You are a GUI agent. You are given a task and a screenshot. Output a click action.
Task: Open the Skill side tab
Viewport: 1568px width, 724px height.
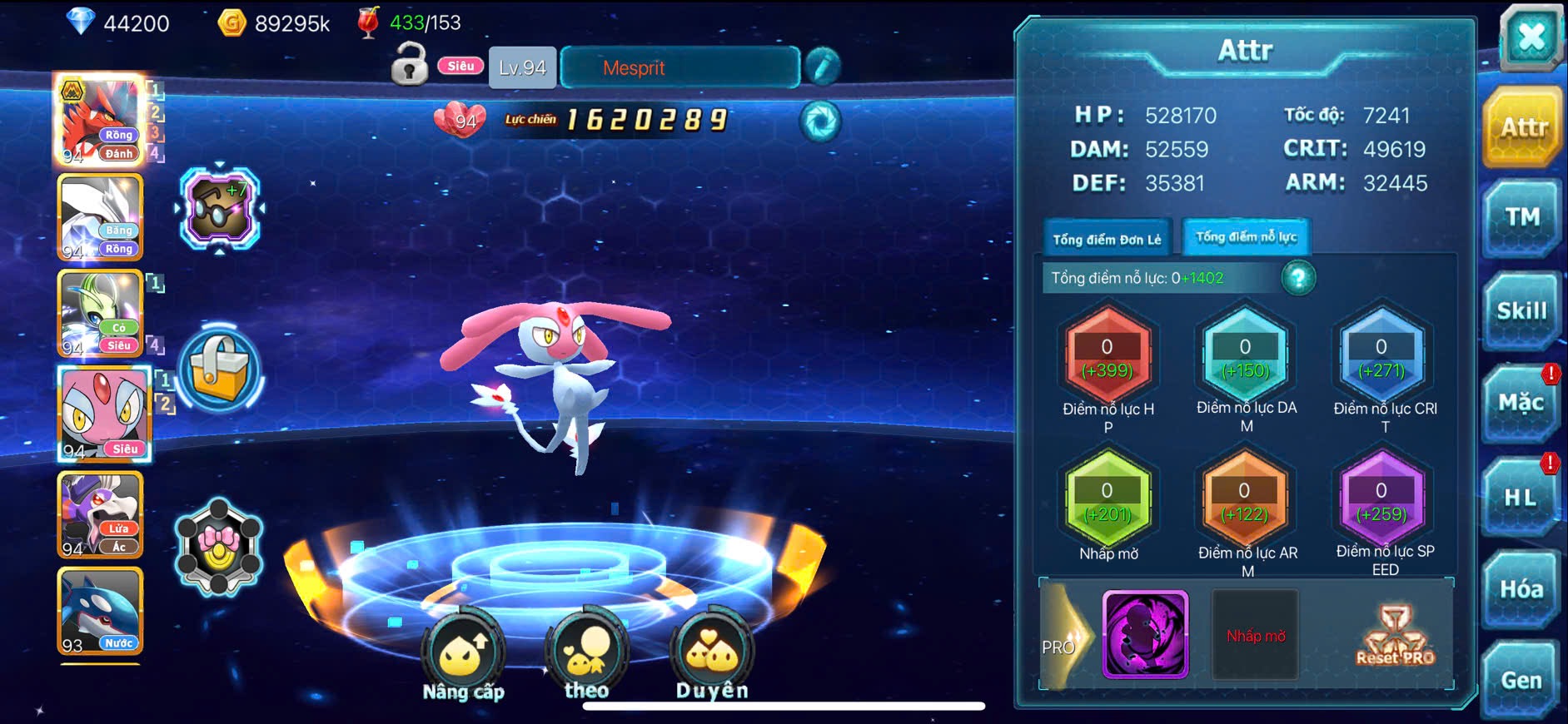(1521, 311)
